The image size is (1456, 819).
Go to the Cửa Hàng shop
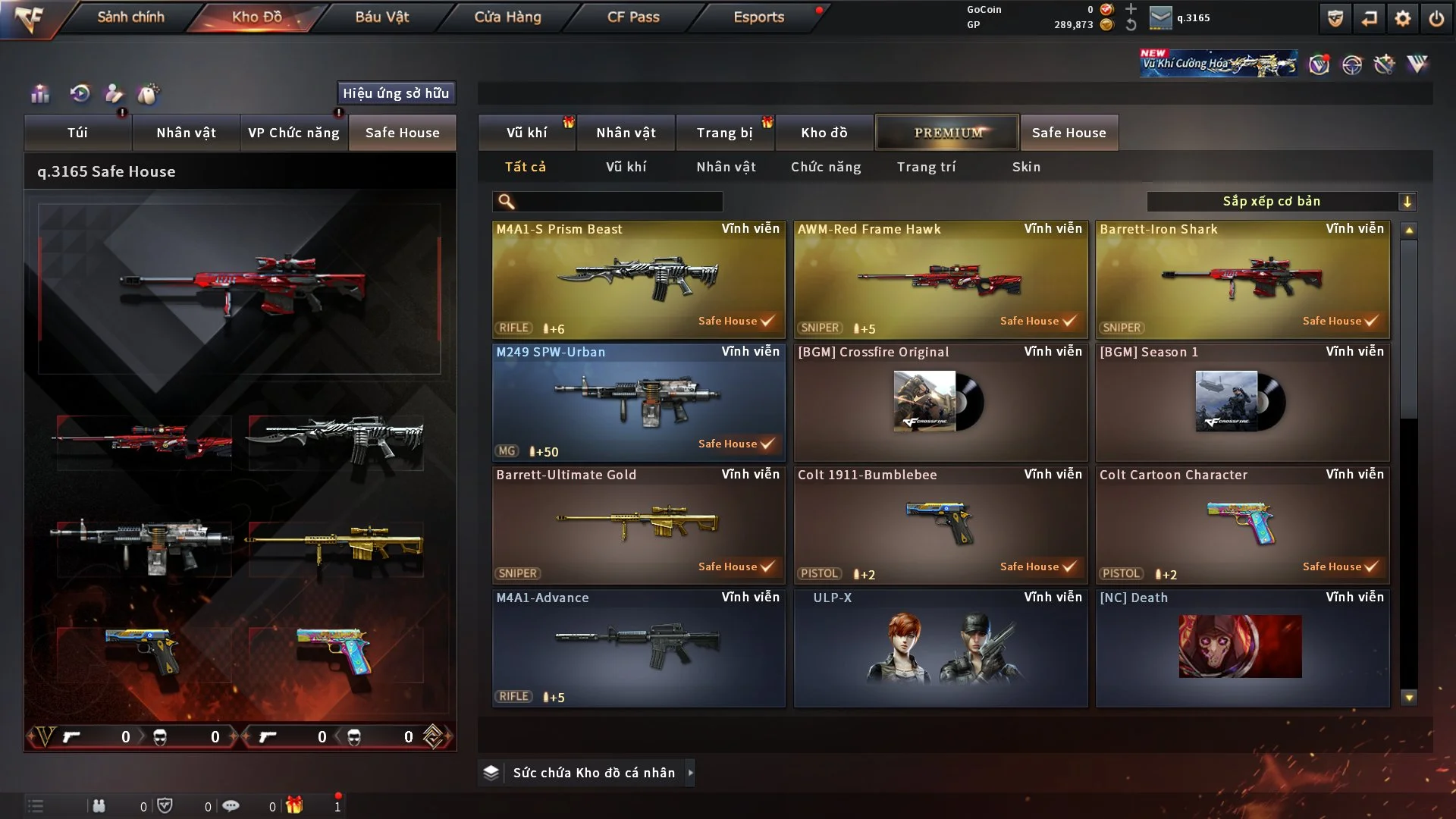pyautogui.click(x=507, y=17)
